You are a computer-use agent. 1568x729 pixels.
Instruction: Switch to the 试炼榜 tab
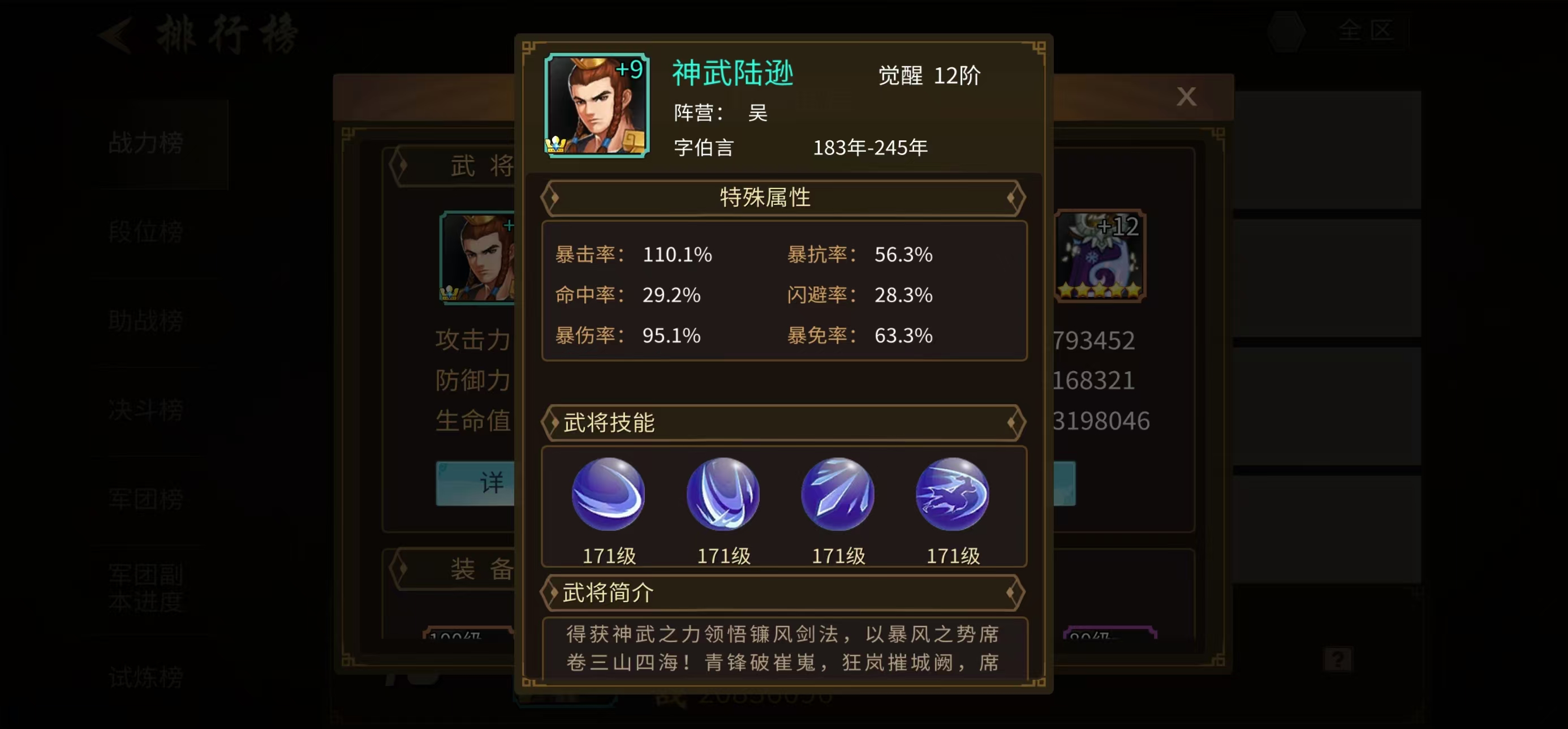click(x=145, y=676)
